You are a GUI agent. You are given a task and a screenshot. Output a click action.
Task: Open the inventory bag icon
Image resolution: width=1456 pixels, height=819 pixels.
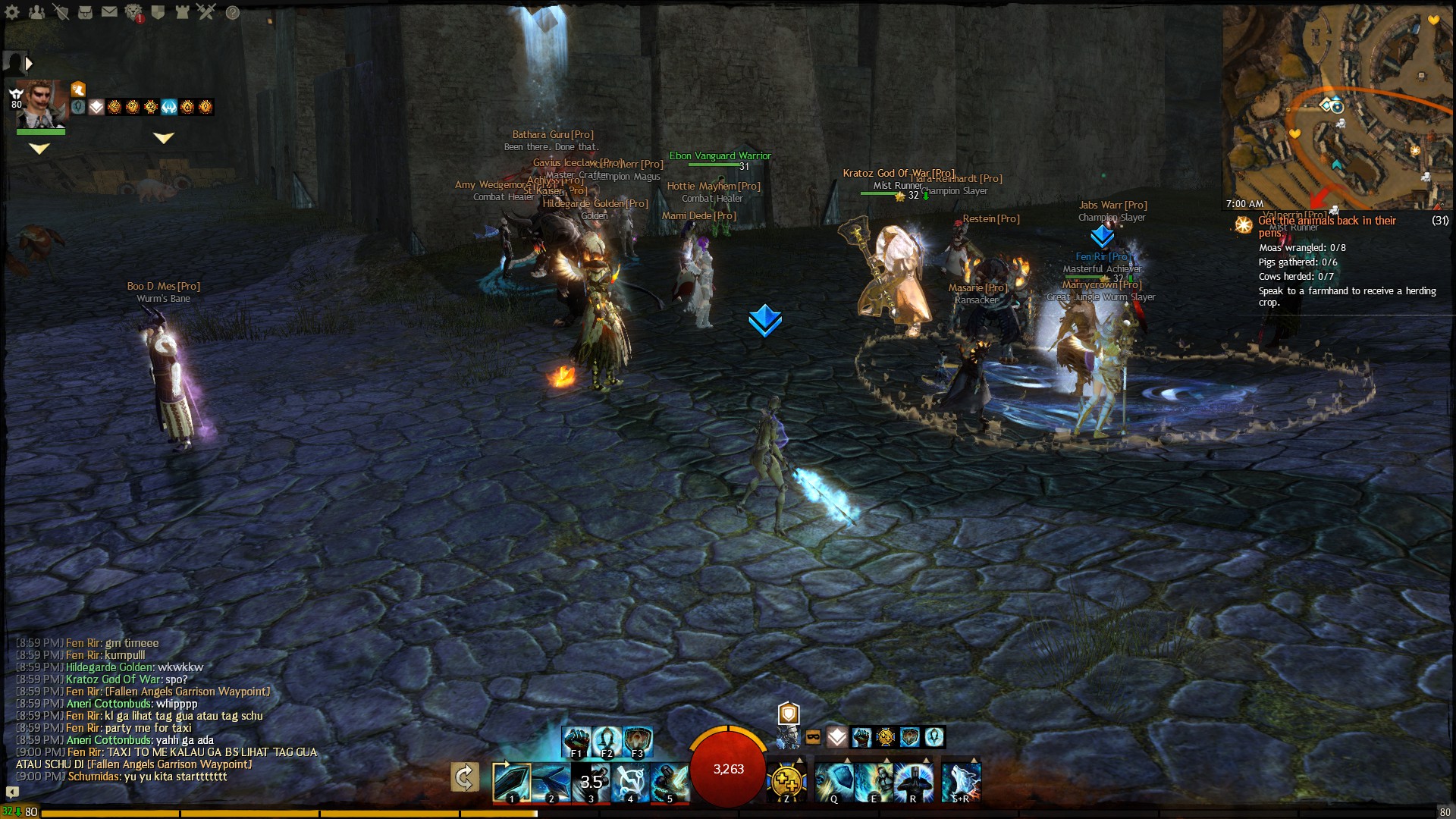(85, 12)
